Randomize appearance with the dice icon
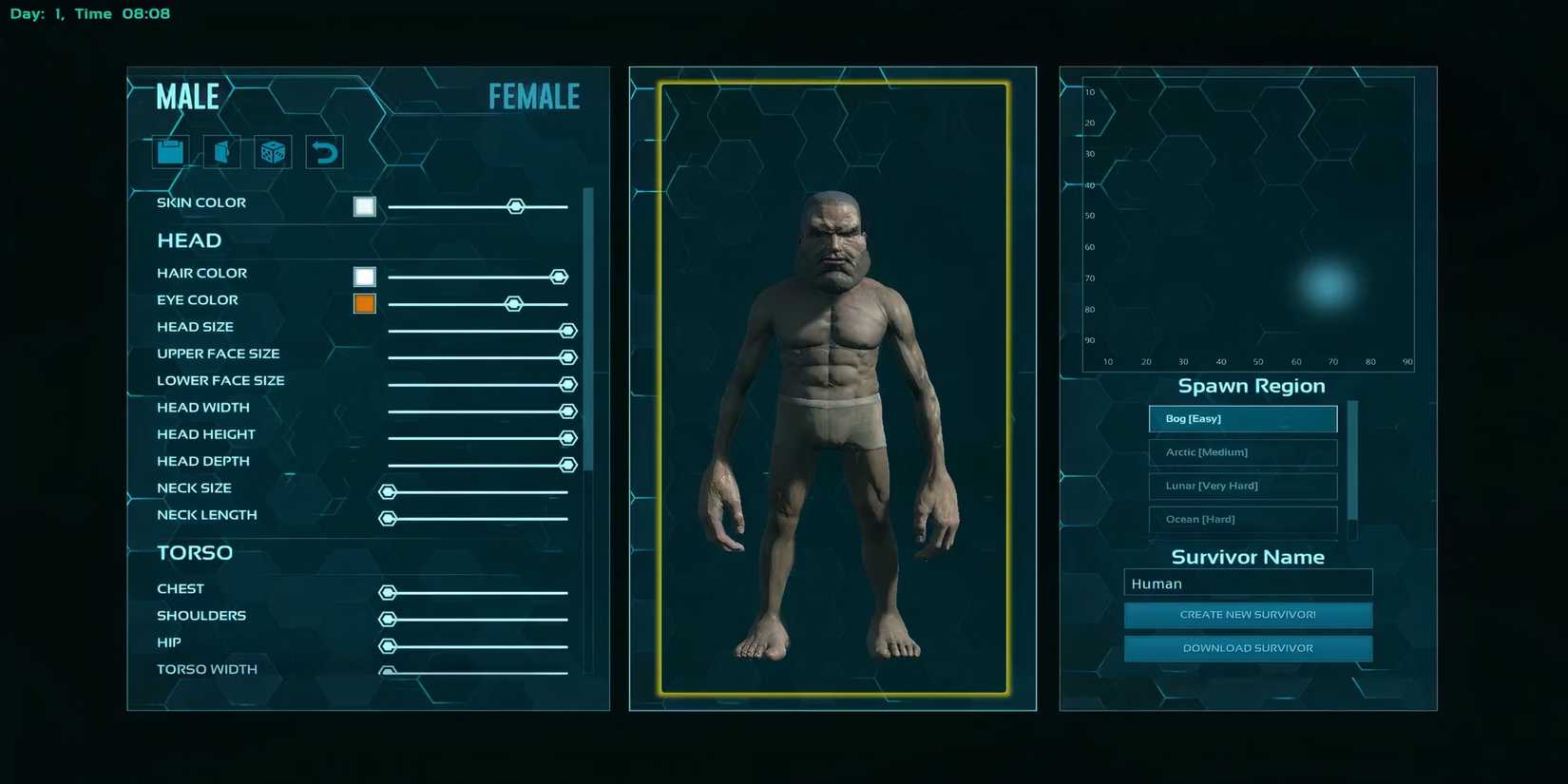The image size is (1568, 784). [x=273, y=151]
